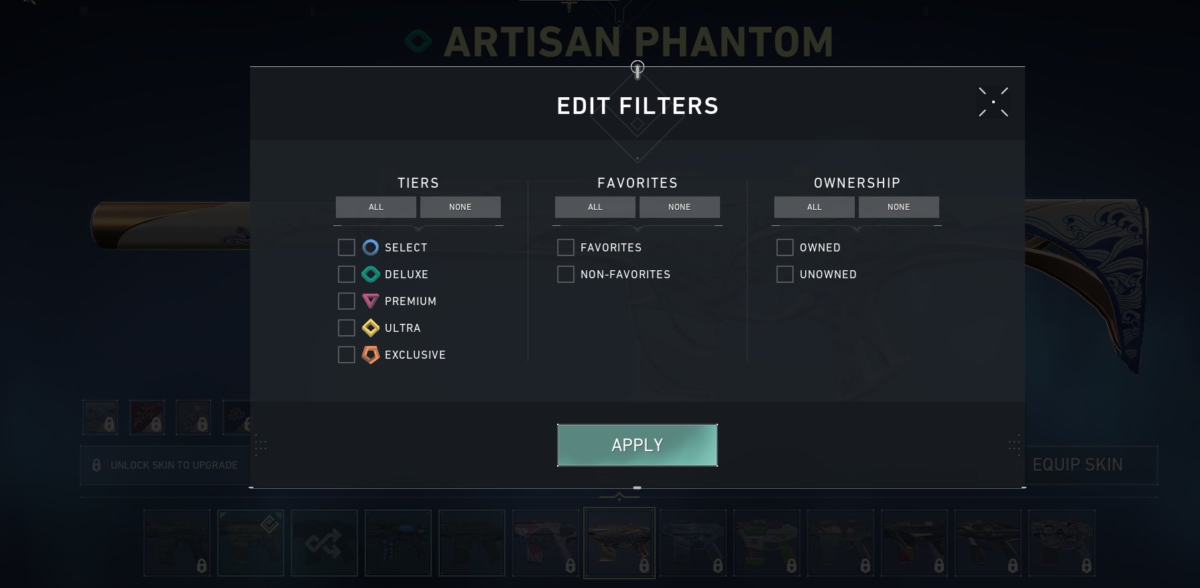Check the Premium tier box

[347, 301]
